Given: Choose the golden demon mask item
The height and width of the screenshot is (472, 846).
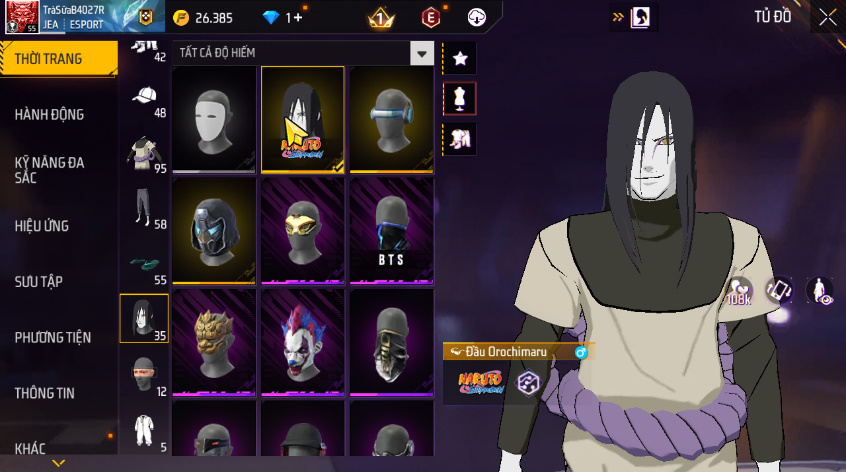Looking at the screenshot, I should [214, 343].
